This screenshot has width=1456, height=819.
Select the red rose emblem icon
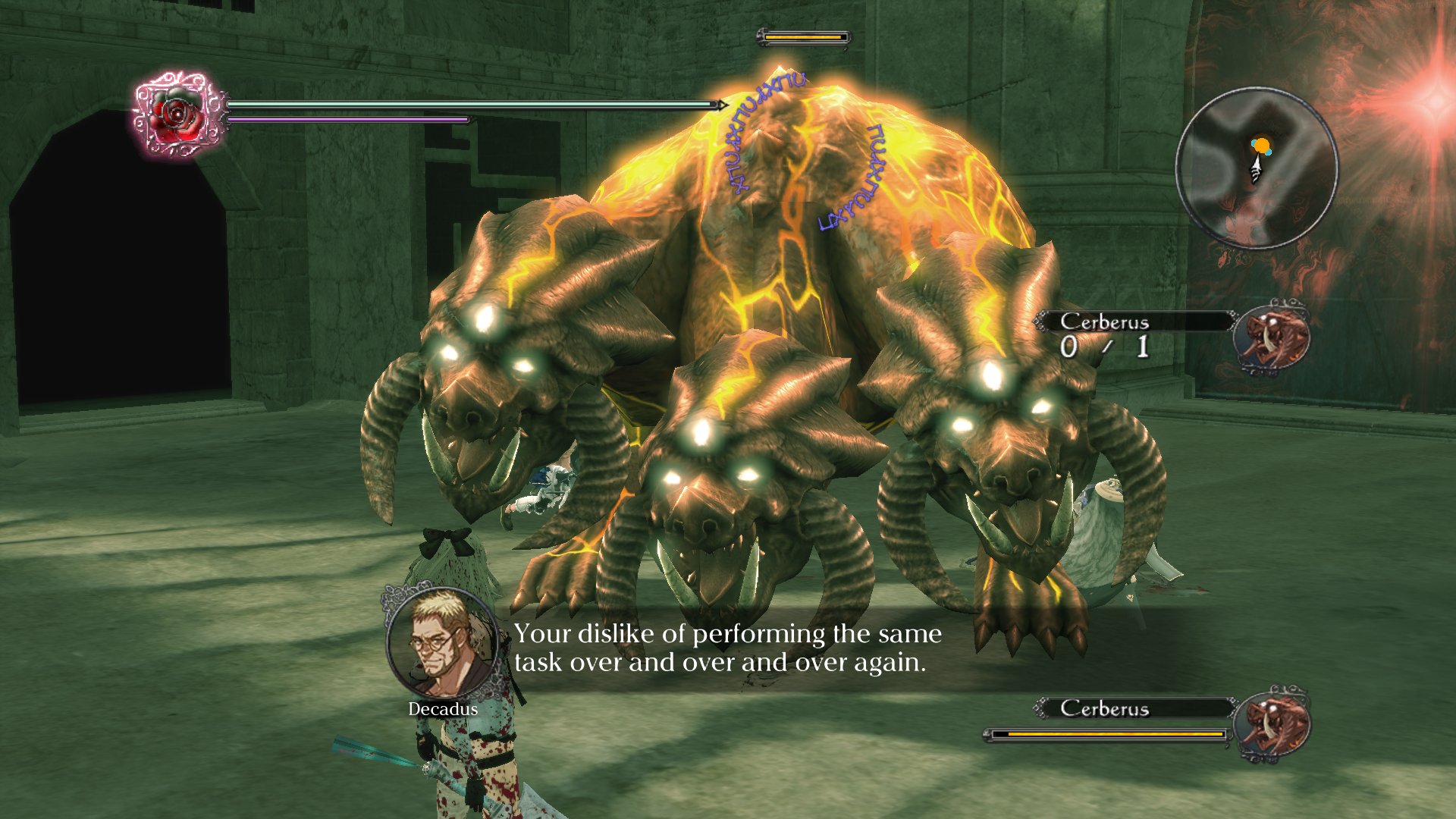click(177, 115)
